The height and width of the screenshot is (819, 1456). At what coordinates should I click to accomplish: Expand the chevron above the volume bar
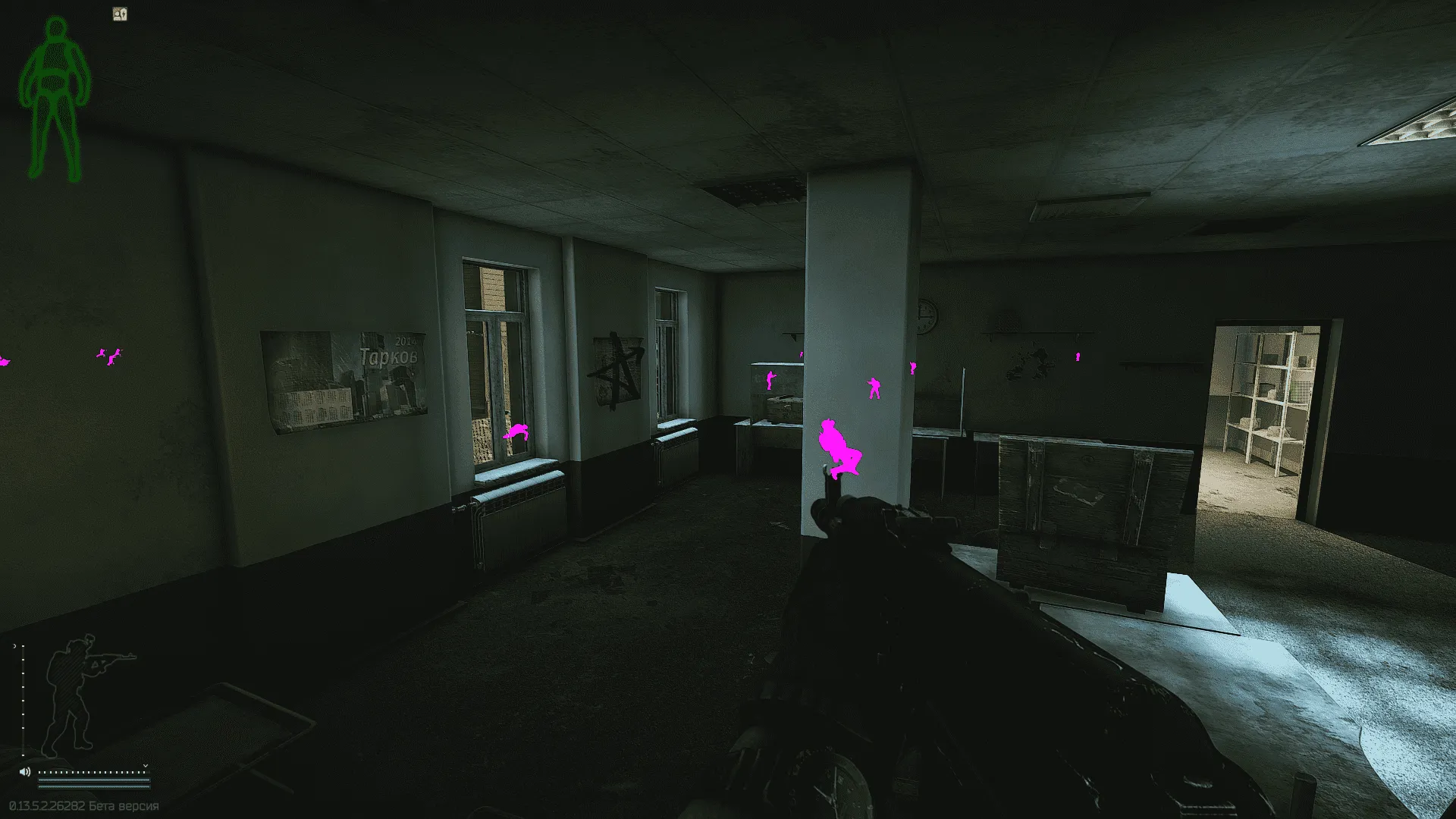(146, 766)
